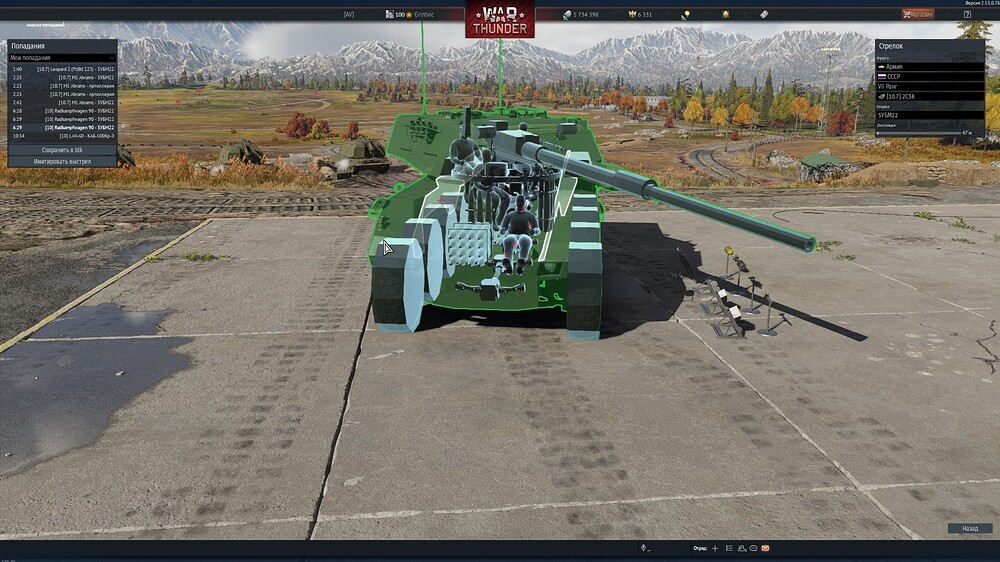Choose the "Армия" vehicle type dropdown

tap(930, 67)
